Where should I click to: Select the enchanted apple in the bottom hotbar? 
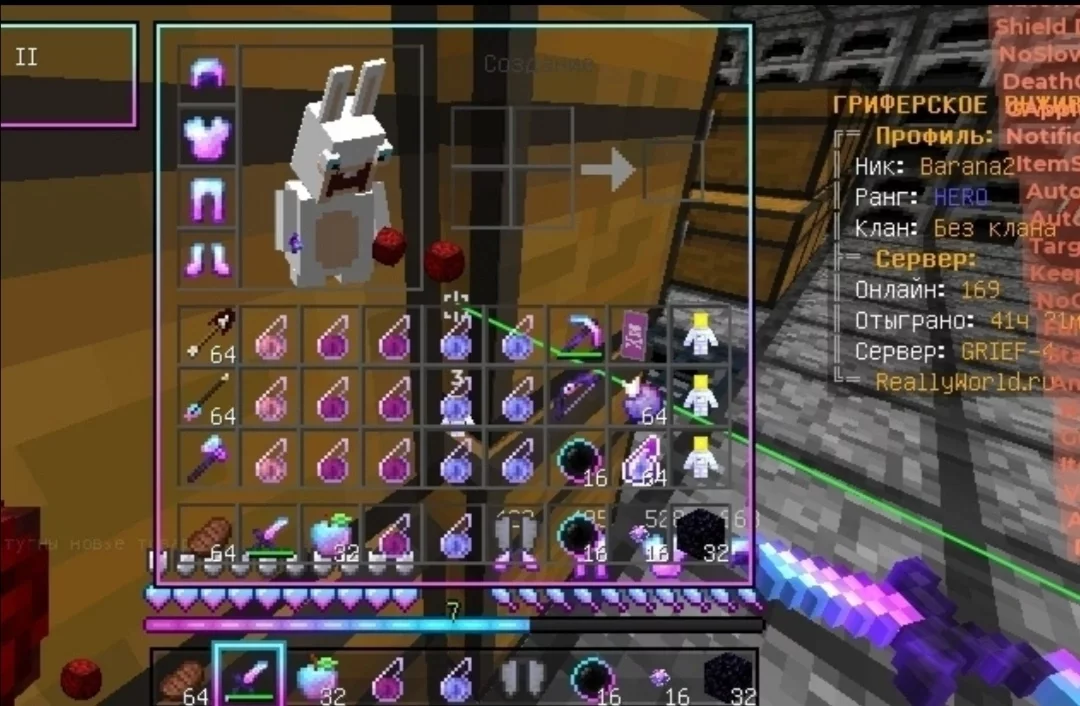314,676
